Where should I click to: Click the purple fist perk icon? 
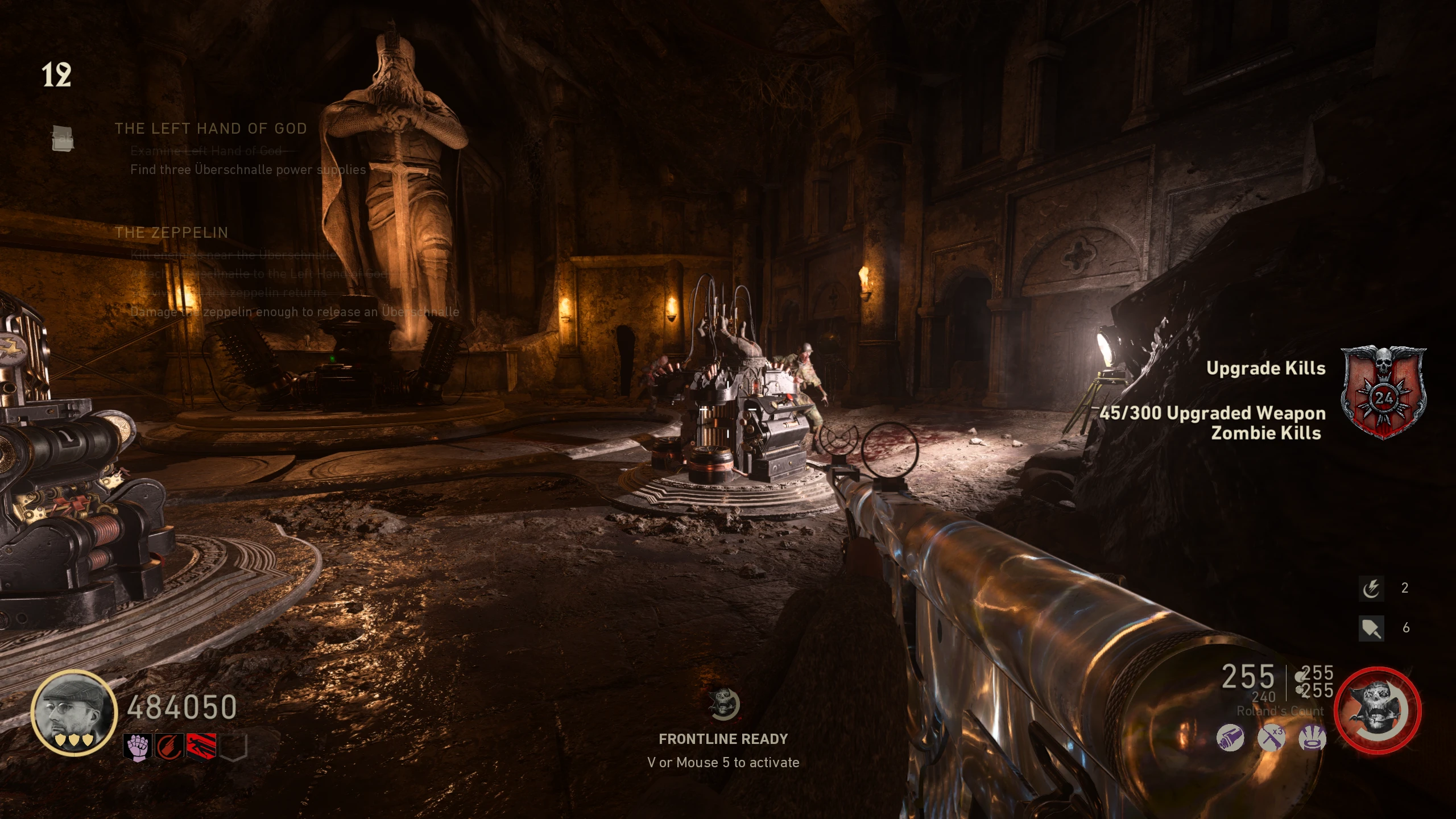(x=137, y=746)
